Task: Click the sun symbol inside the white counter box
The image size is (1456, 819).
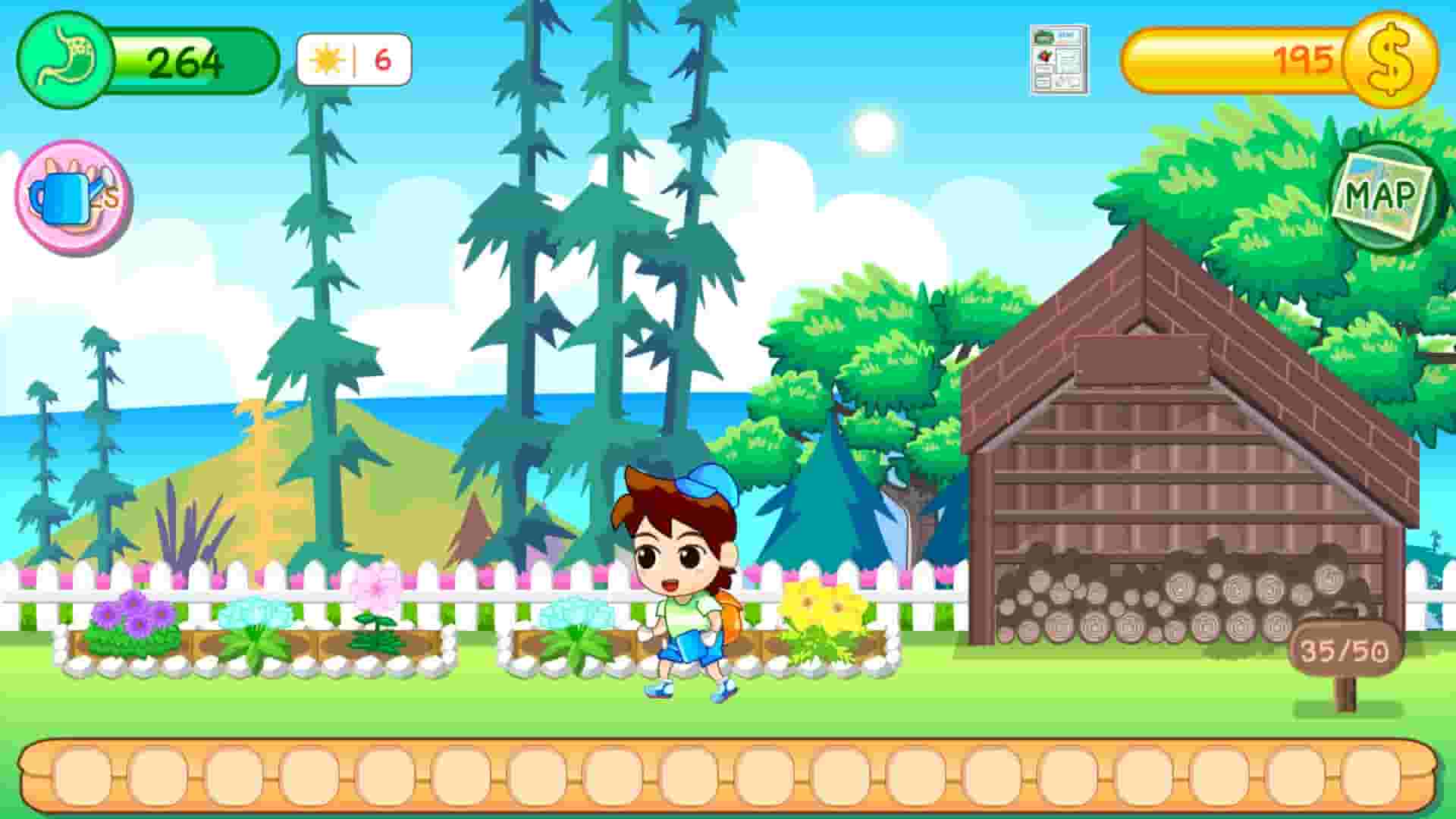Action: tap(326, 59)
